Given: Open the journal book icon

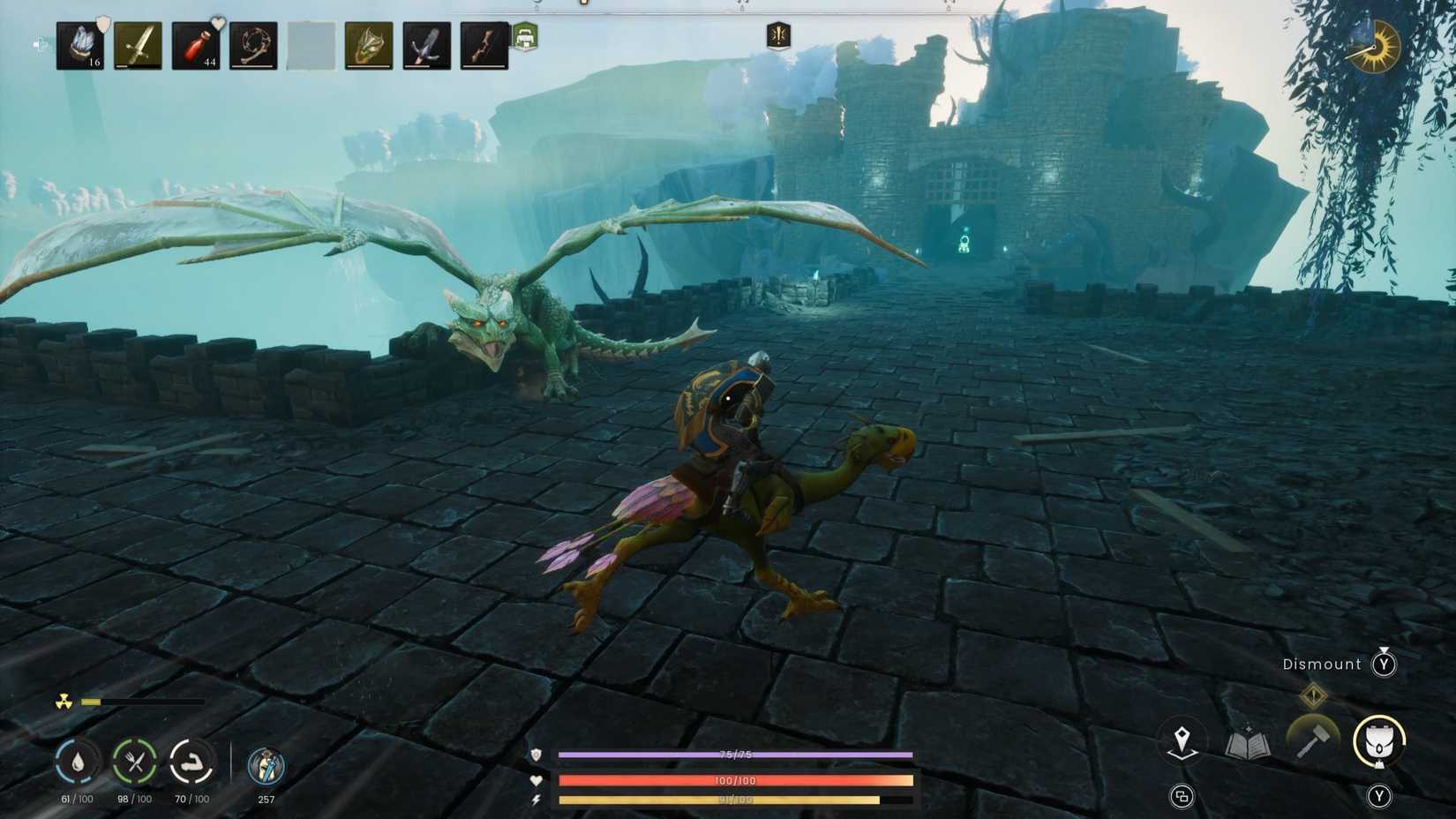Looking at the screenshot, I should coord(1249,746).
